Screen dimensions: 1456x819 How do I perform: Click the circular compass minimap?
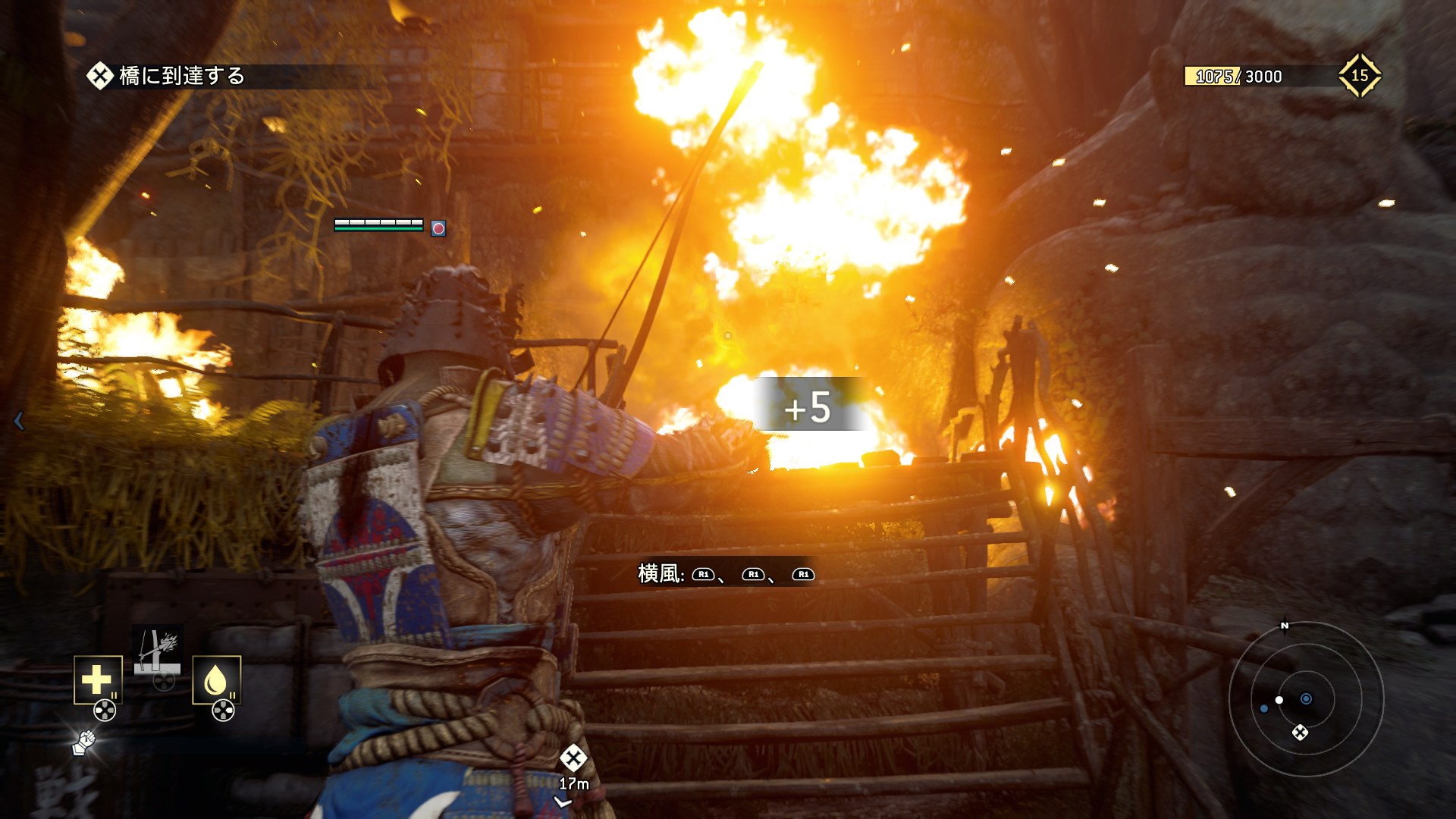pos(1306,698)
